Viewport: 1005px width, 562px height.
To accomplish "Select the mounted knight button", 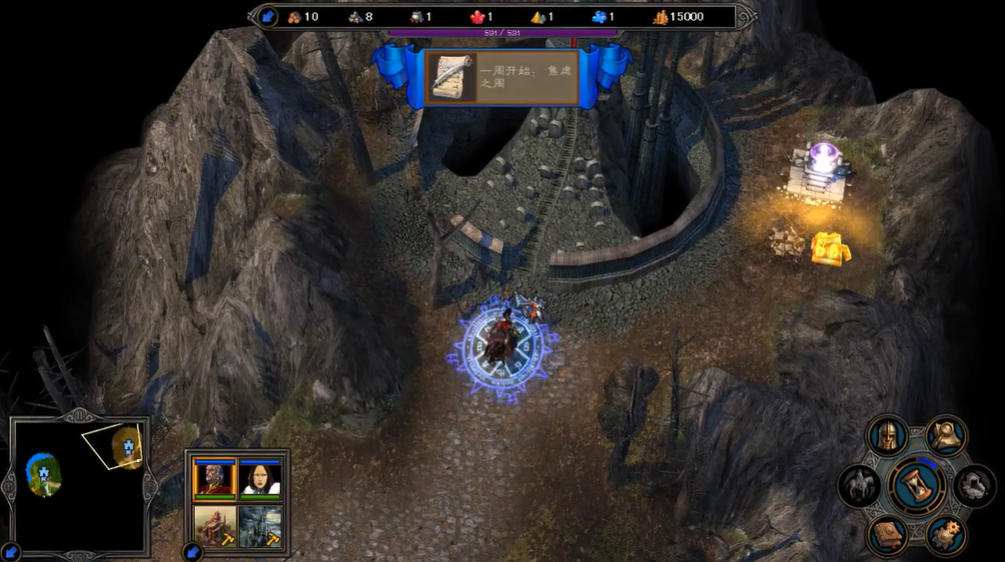I will (860, 486).
